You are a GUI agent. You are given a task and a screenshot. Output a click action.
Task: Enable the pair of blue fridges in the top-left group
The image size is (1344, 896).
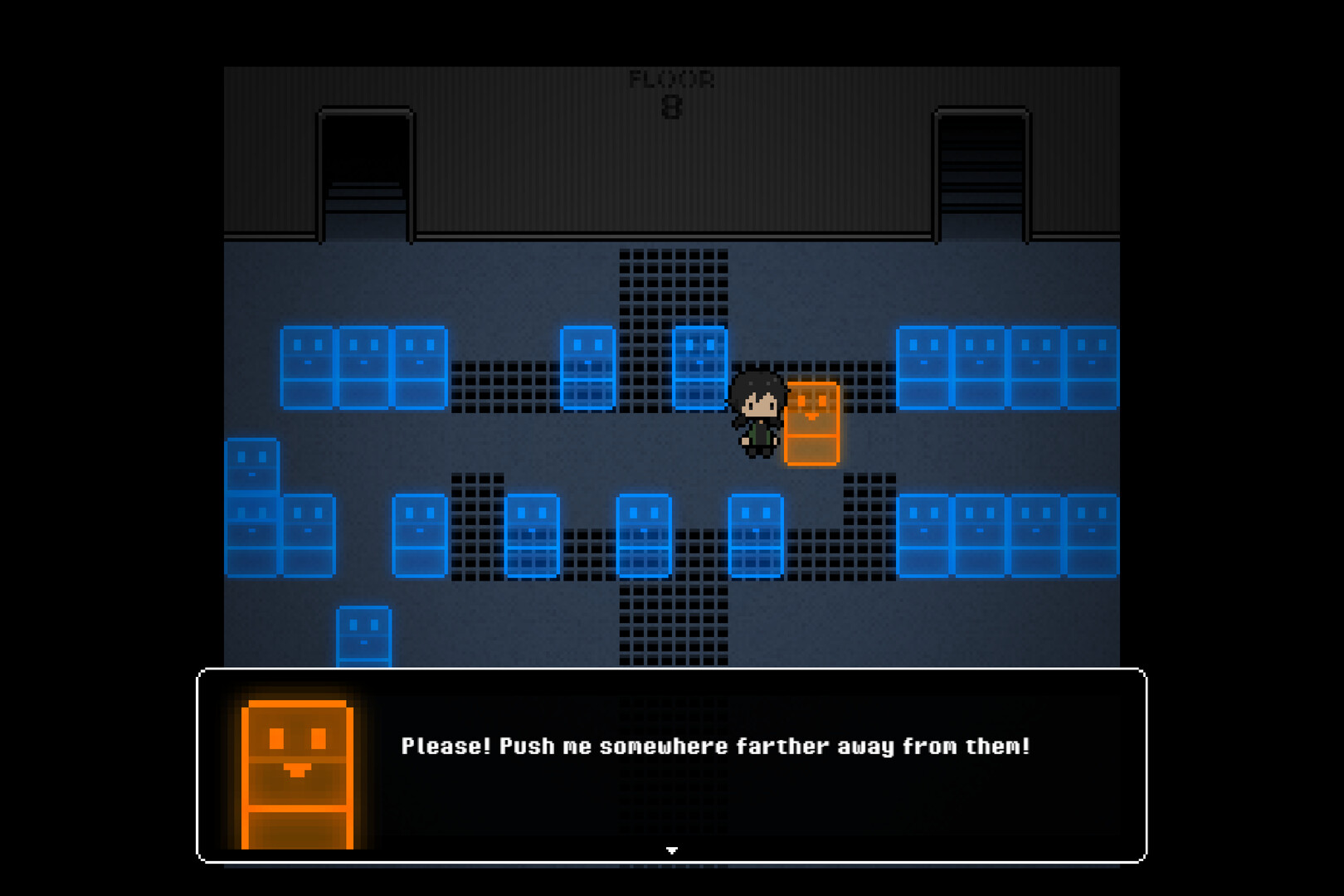click(x=365, y=369)
